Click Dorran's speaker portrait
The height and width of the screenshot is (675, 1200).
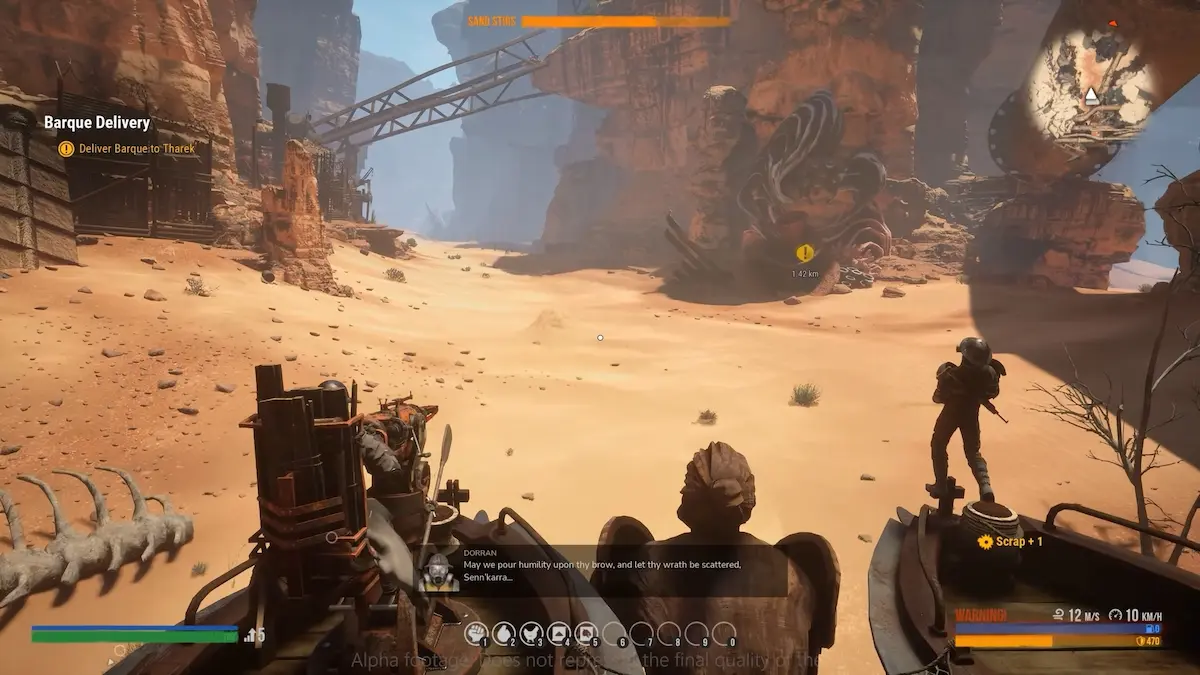coord(438,571)
